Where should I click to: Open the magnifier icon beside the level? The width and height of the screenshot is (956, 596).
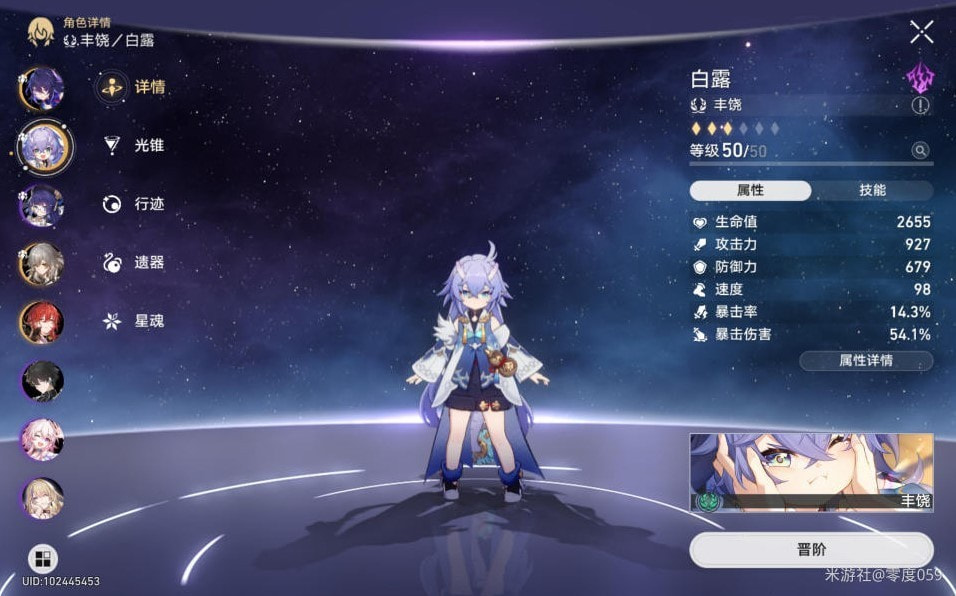[919, 151]
